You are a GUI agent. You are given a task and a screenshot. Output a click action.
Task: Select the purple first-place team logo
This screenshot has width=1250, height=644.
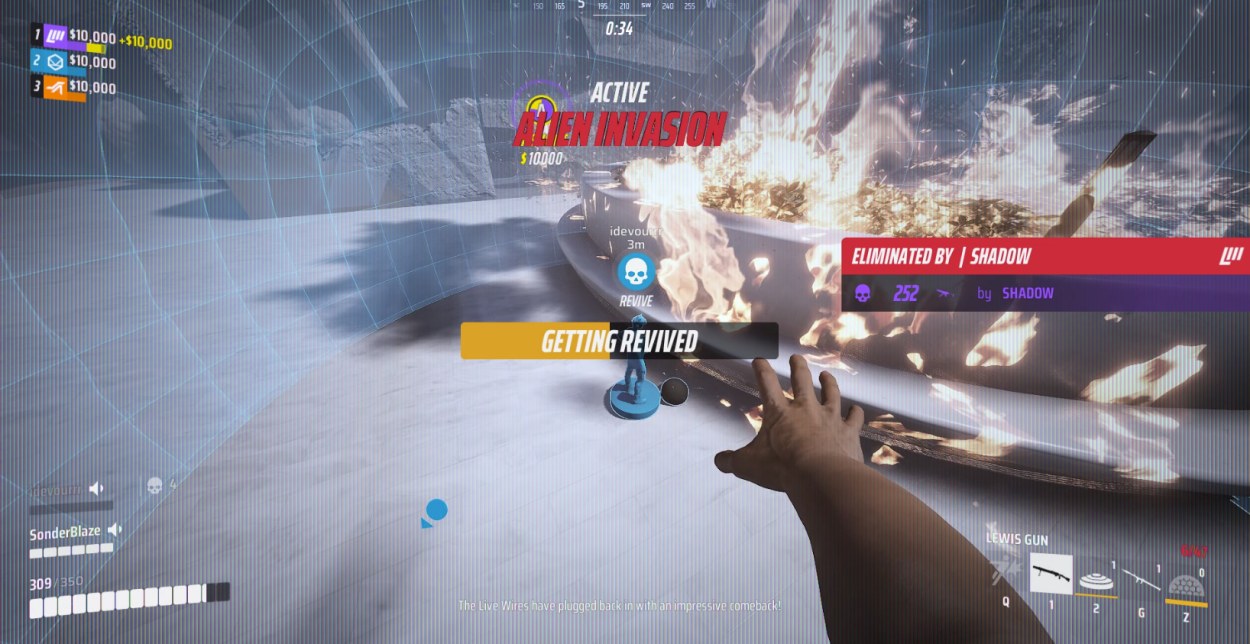click(56, 36)
